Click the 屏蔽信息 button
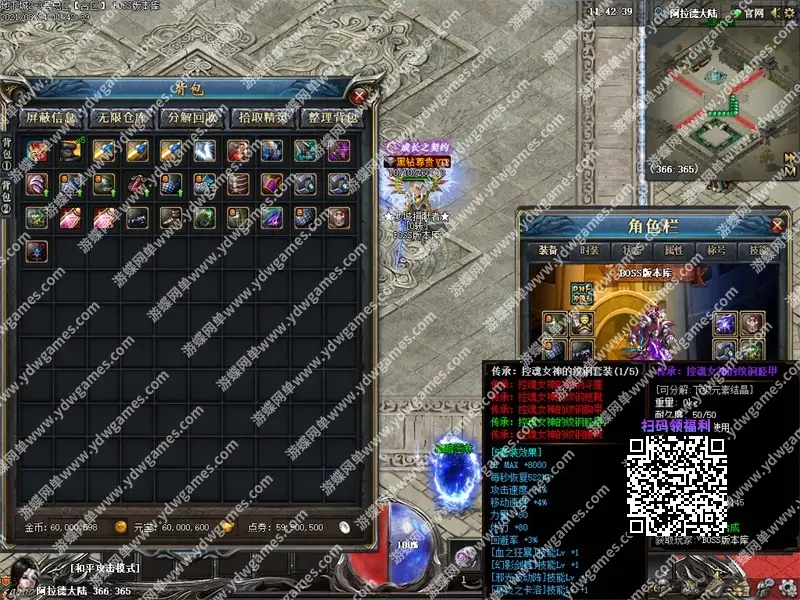The height and width of the screenshot is (600, 800). pos(51,117)
